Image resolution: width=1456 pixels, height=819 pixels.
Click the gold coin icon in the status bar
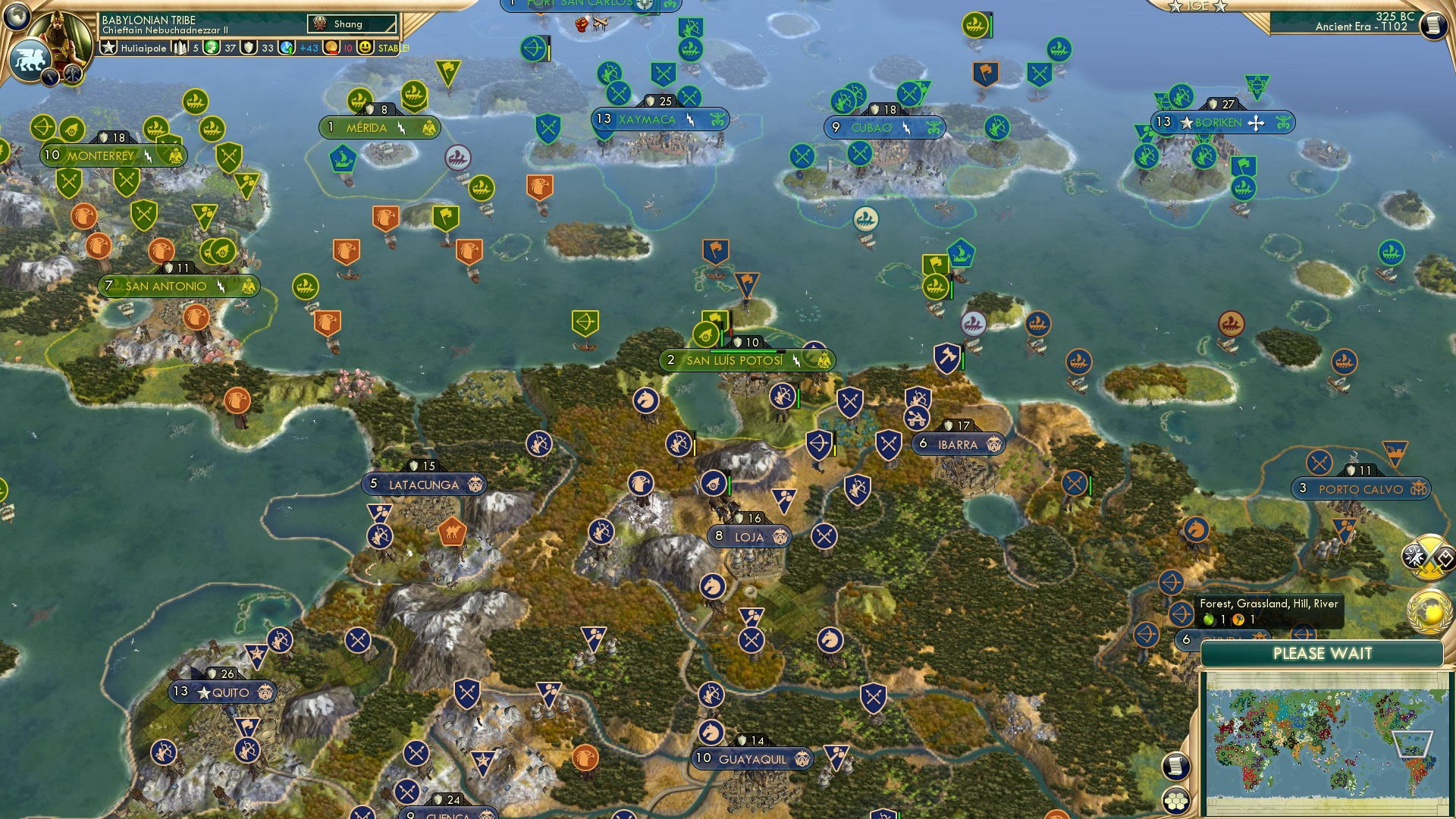point(331,47)
